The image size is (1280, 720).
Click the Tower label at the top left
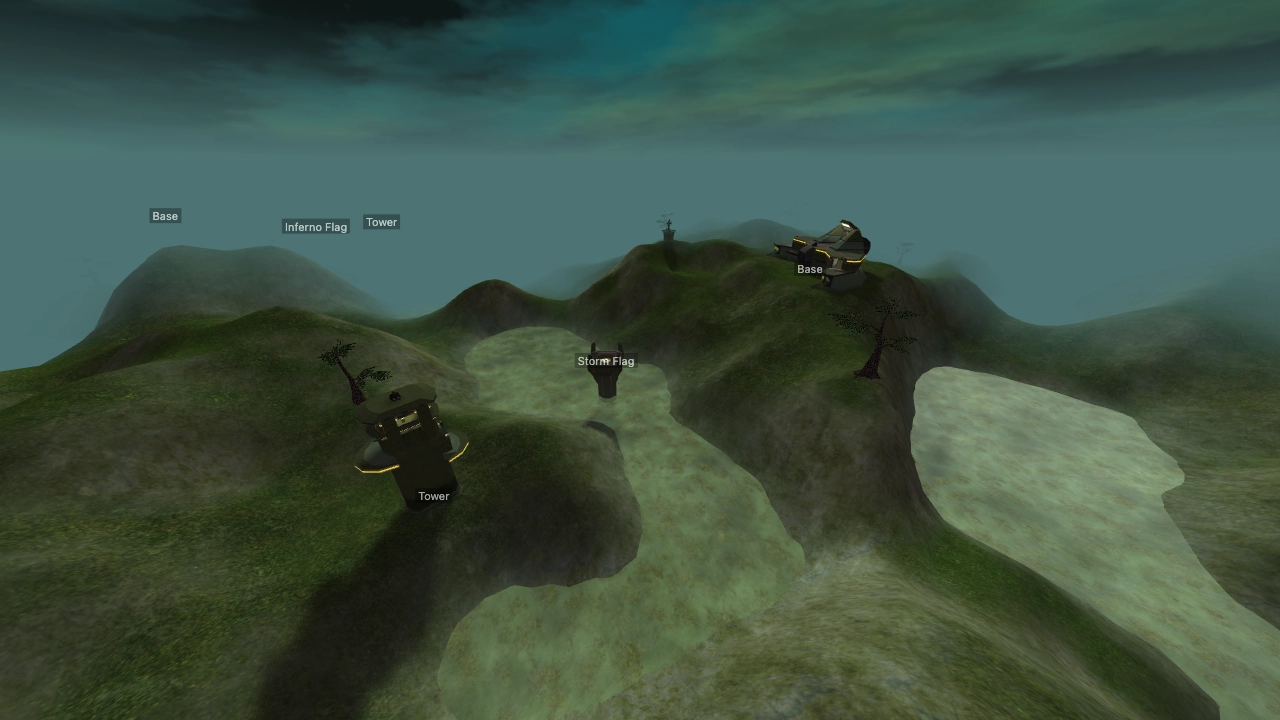click(x=381, y=222)
